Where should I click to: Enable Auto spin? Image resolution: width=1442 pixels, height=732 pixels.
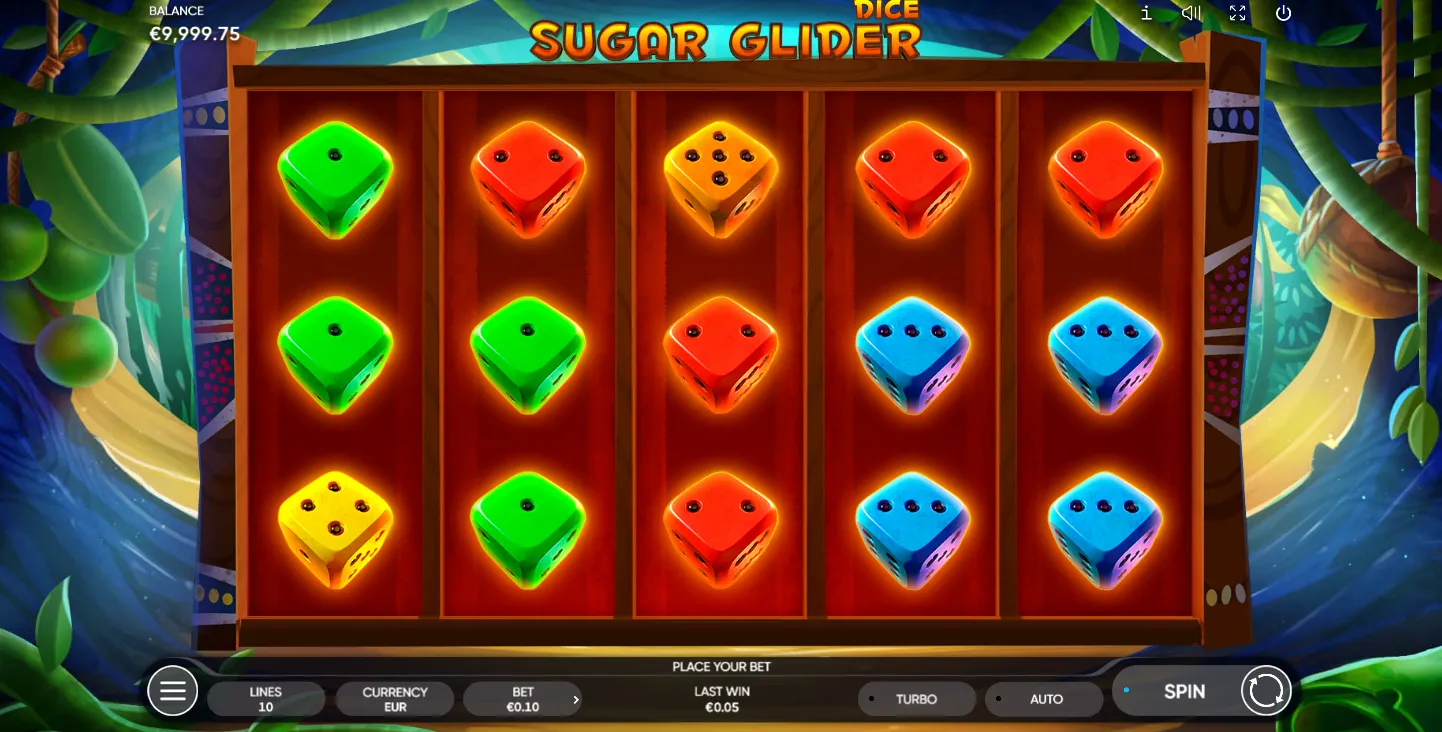[1045, 699]
